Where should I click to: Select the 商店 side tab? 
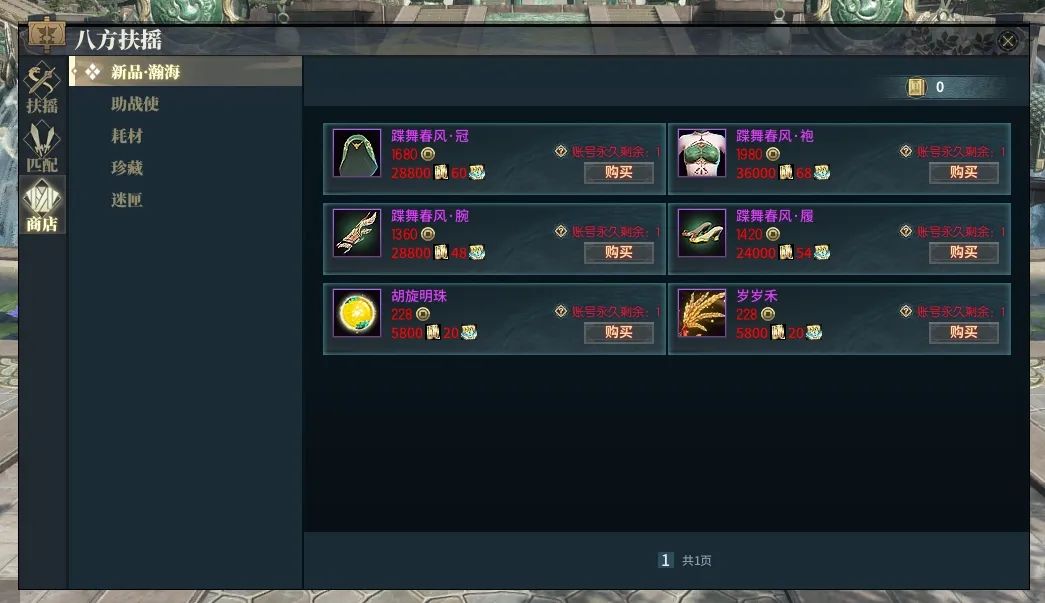pos(42,205)
